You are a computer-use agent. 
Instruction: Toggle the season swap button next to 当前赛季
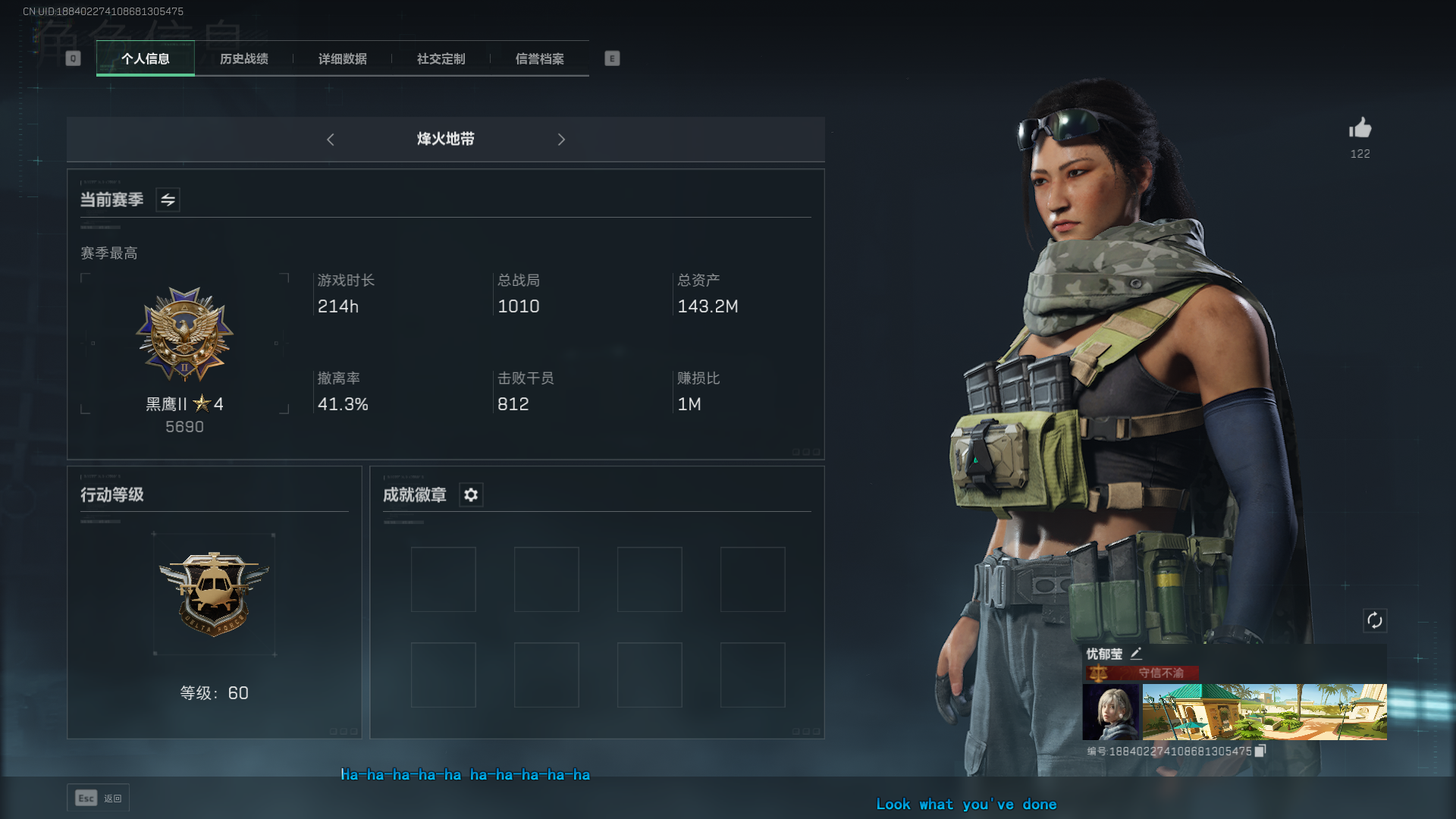168,200
